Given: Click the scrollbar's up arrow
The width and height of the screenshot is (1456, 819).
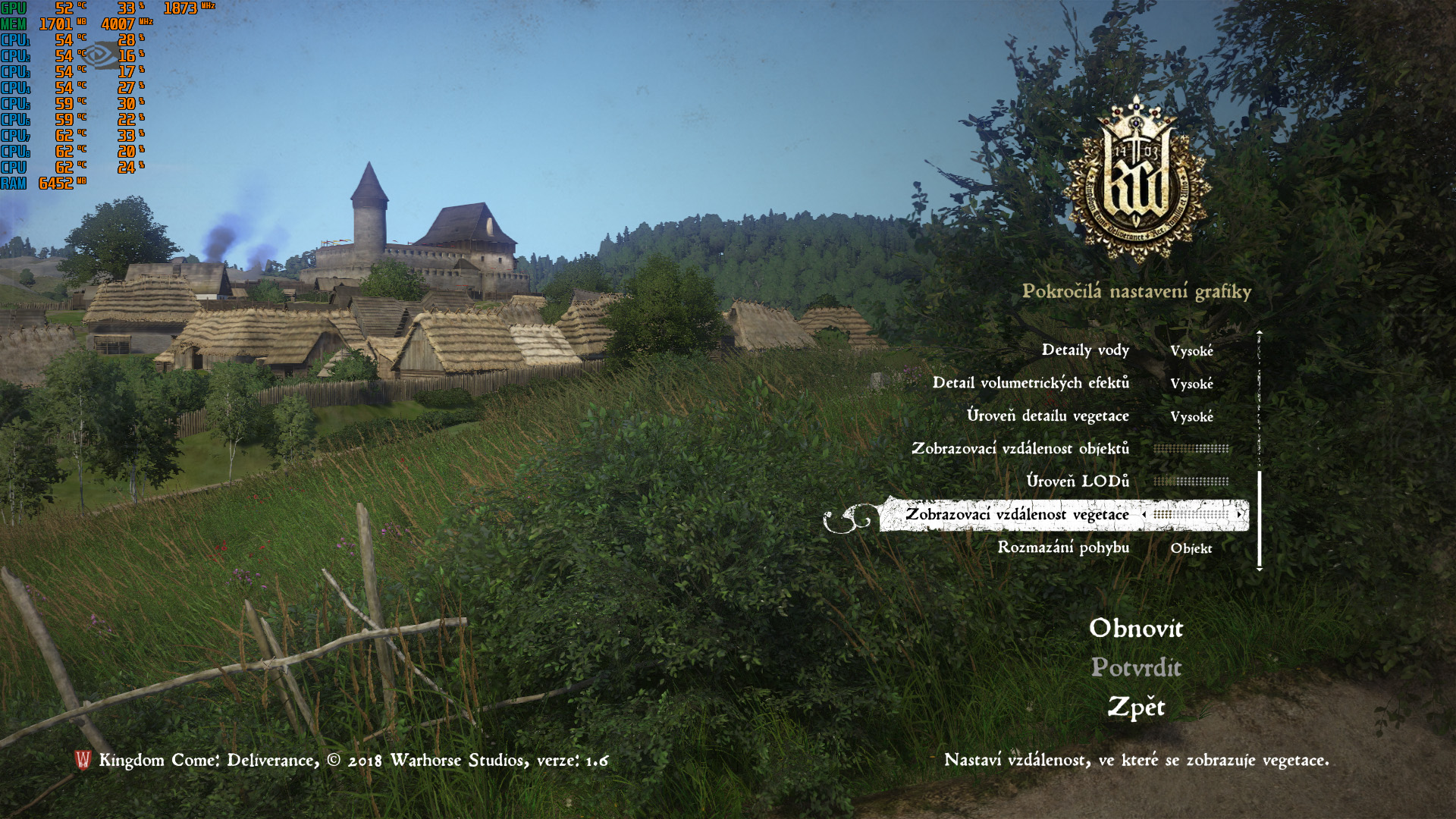Looking at the screenshot, I should click(1260, 332).
